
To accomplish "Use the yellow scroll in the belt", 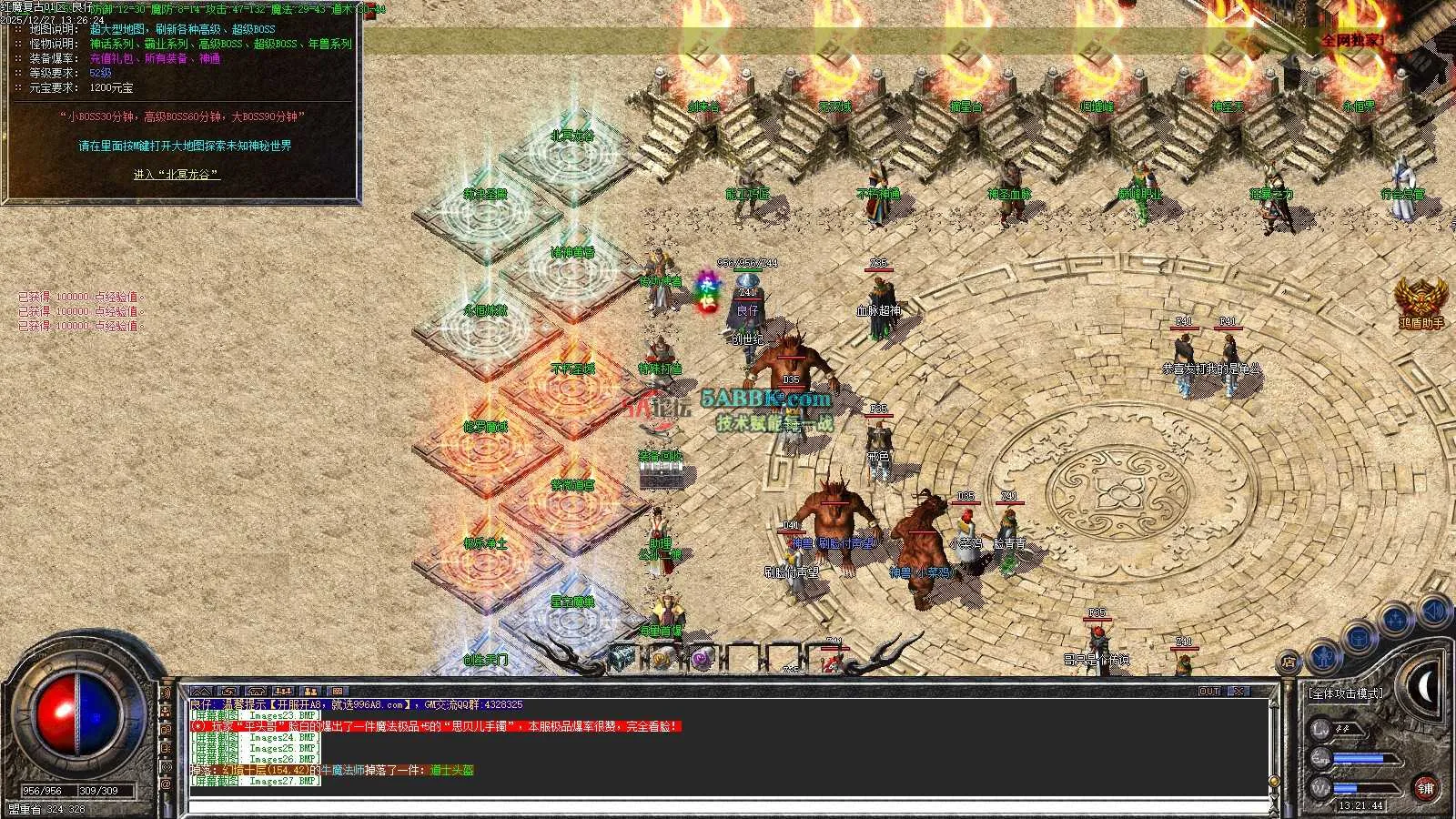I will 662,658.
